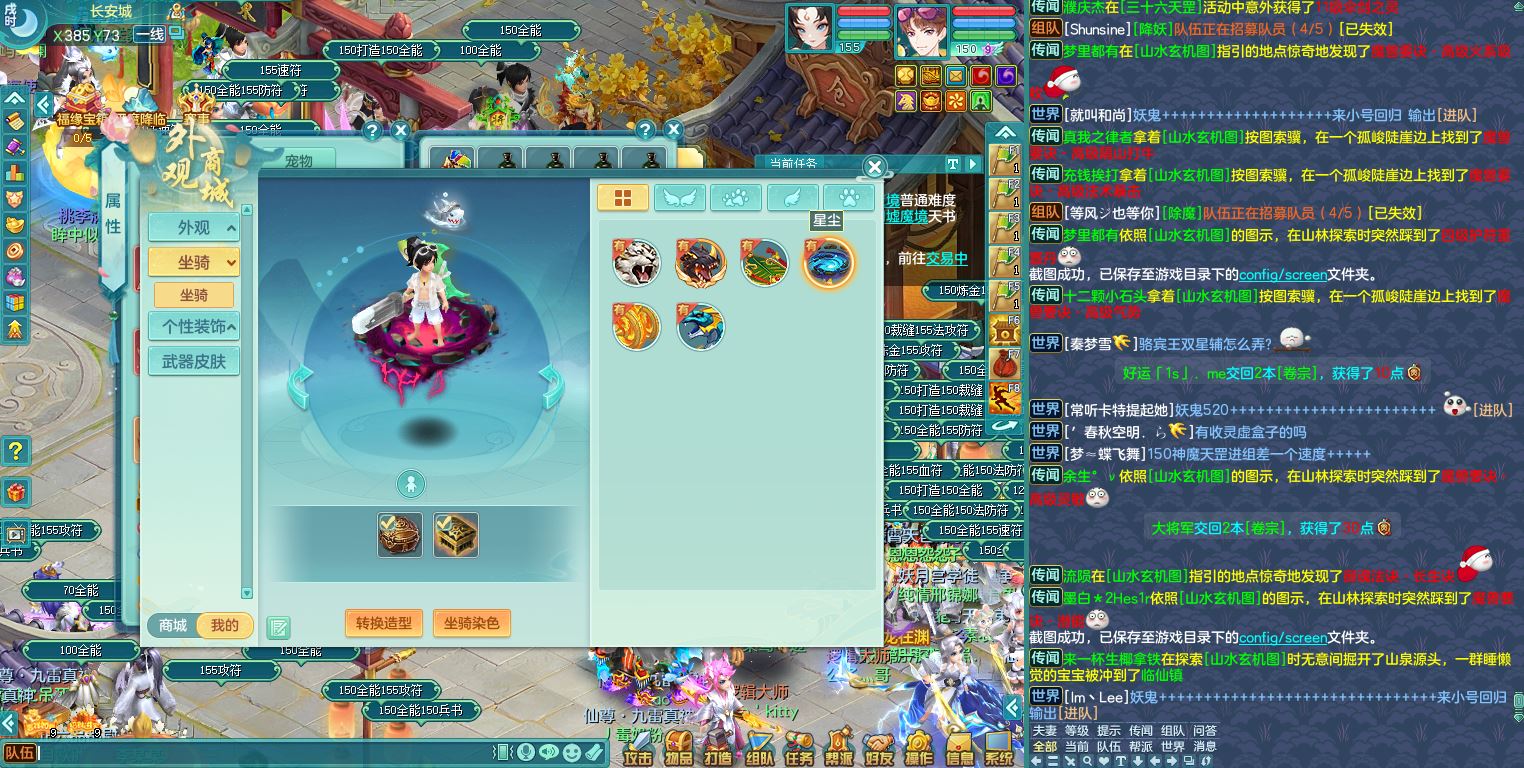
Task: Choose the 星尘 blue vortex mount
Action: tap(829, 262)
